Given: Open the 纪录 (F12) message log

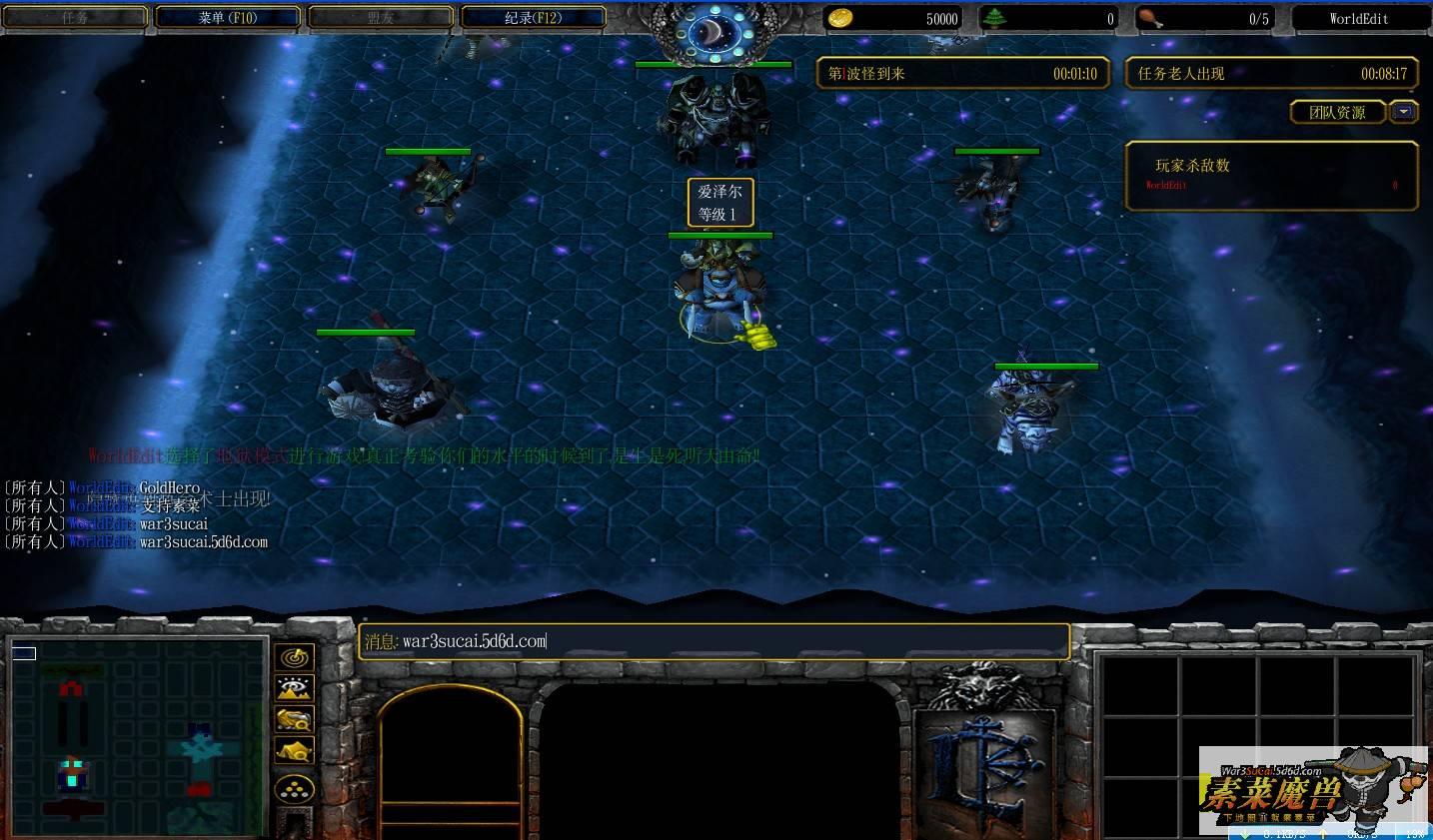Looking at the screenshot, I should pos(533,18).
